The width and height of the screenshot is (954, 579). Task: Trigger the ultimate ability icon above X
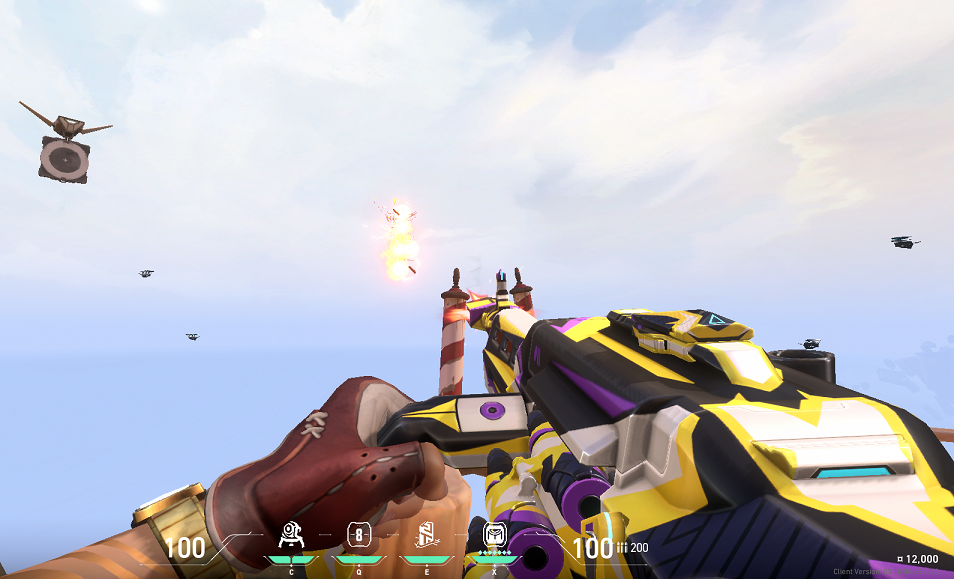(x=495, y=535)
